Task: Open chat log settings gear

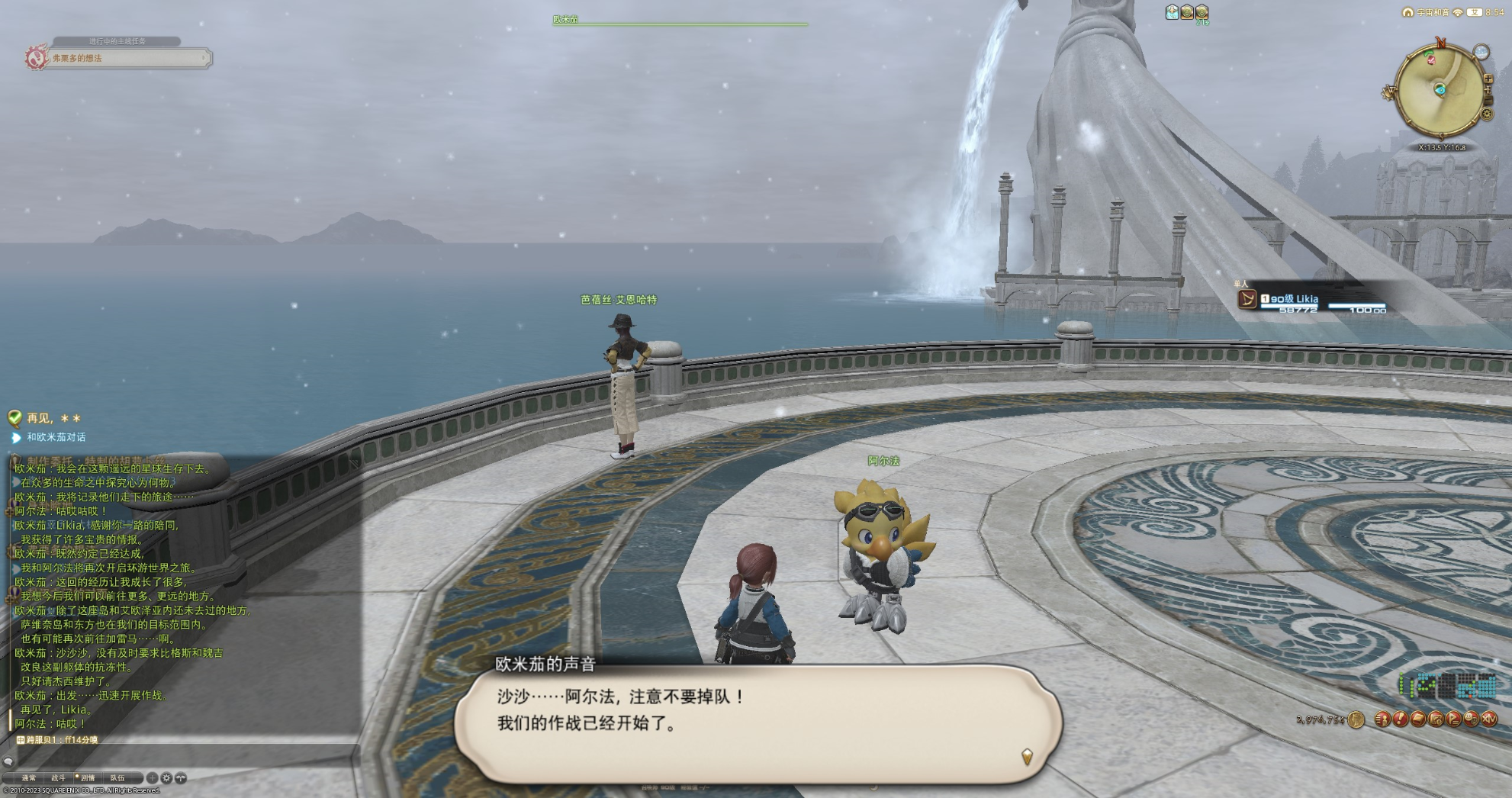Action: coord(166,778)
